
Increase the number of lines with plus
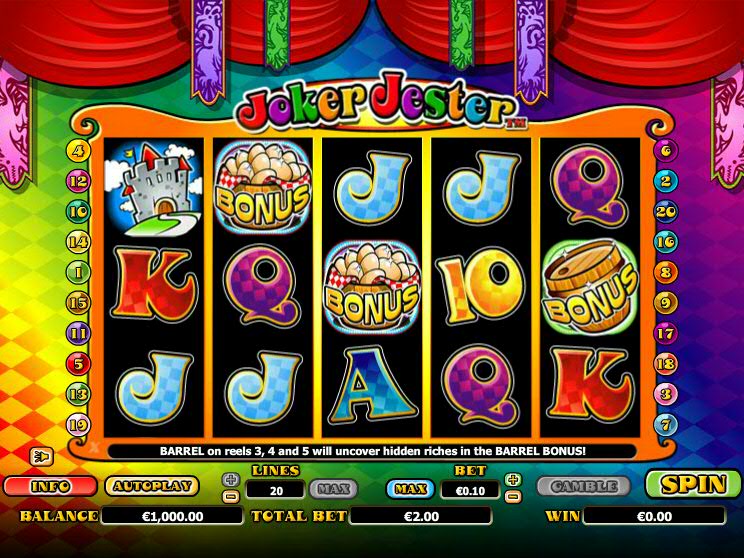[x=231, y=480]
